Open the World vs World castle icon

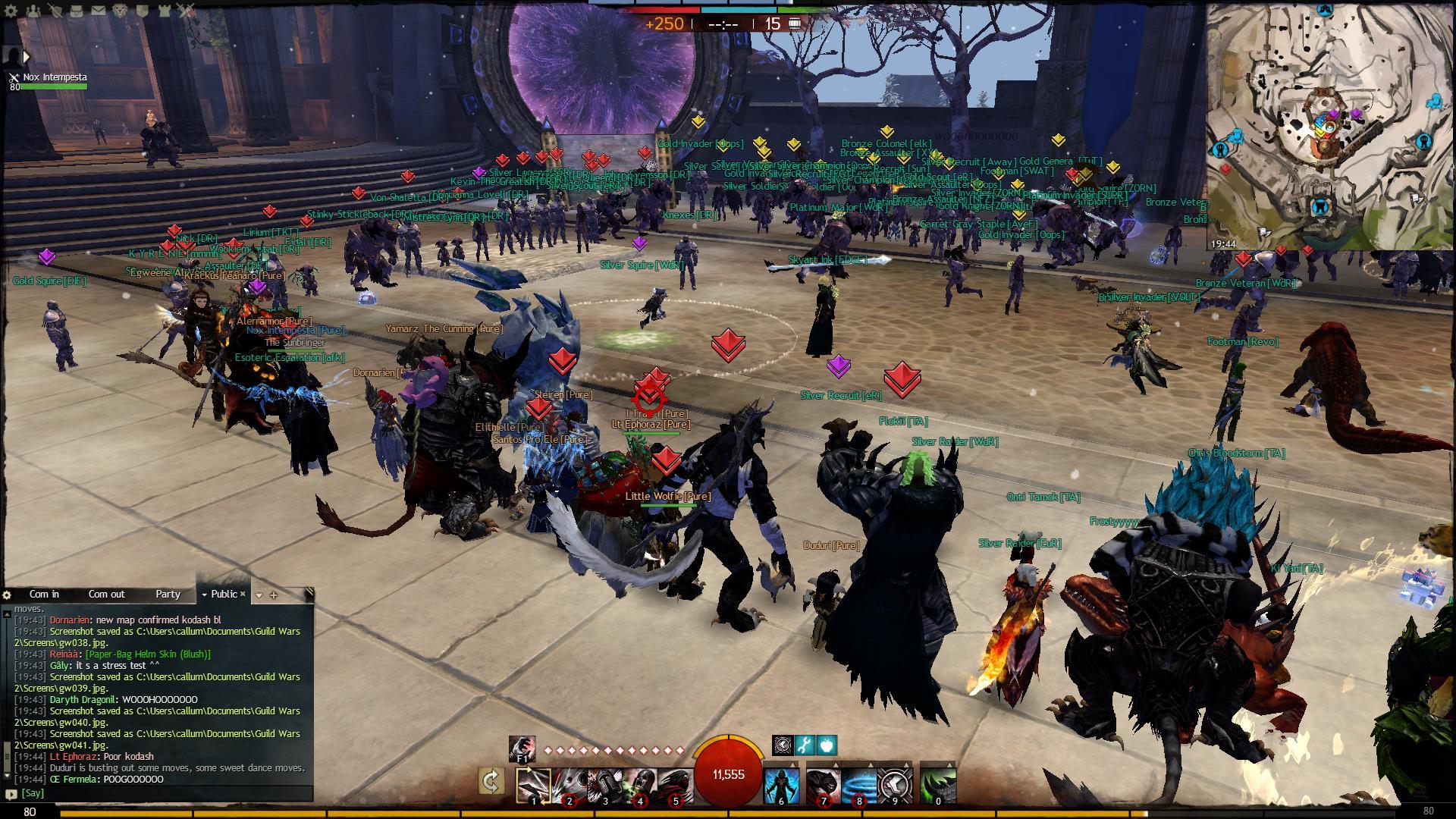(x=165, y=10)
